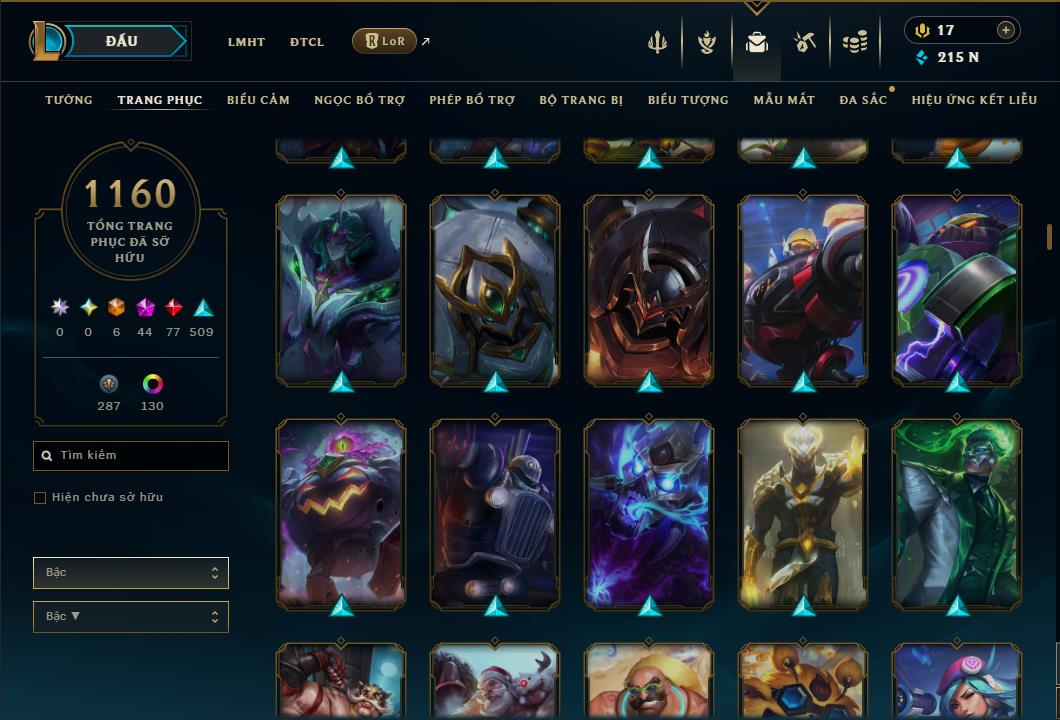
Task: Add currency with the plus button
Action: (x=1006, y=30)
